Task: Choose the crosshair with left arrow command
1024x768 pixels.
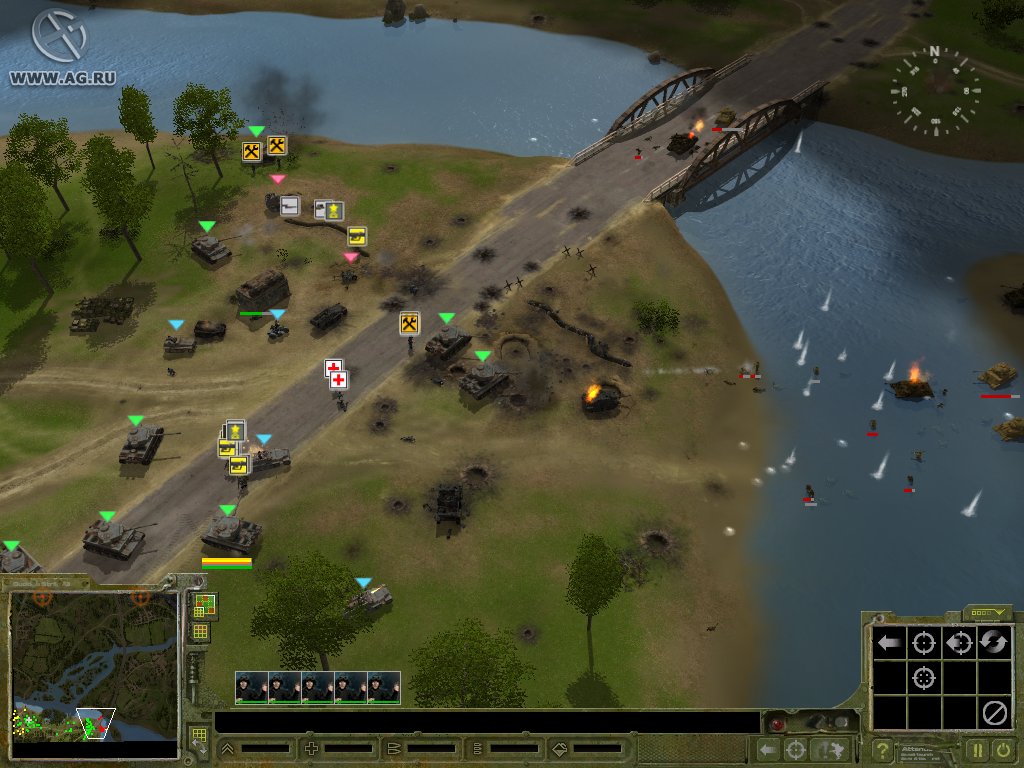Action: pyautogui.click(x=959, y=643)
